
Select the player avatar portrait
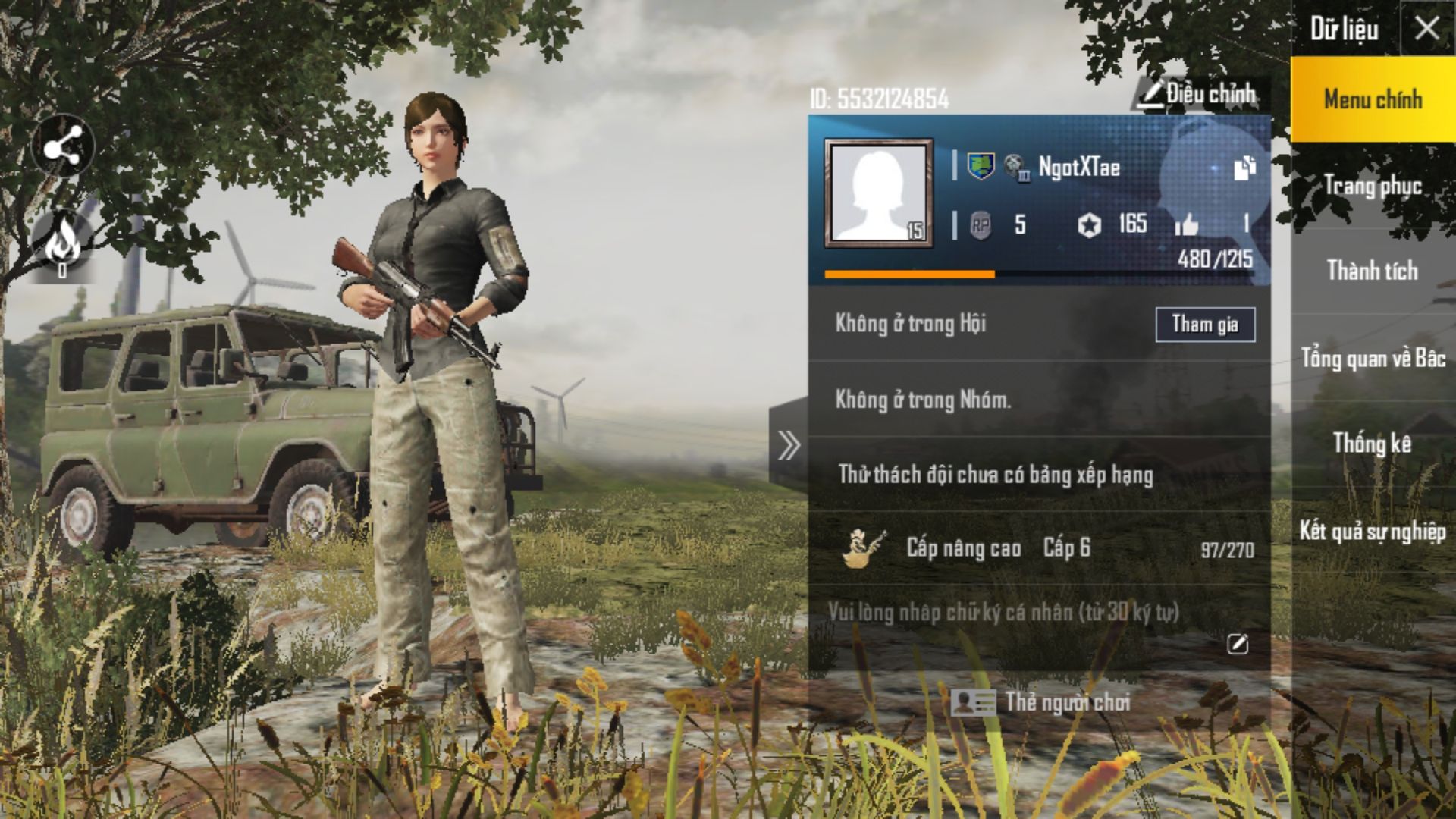[x=878, y=193]
